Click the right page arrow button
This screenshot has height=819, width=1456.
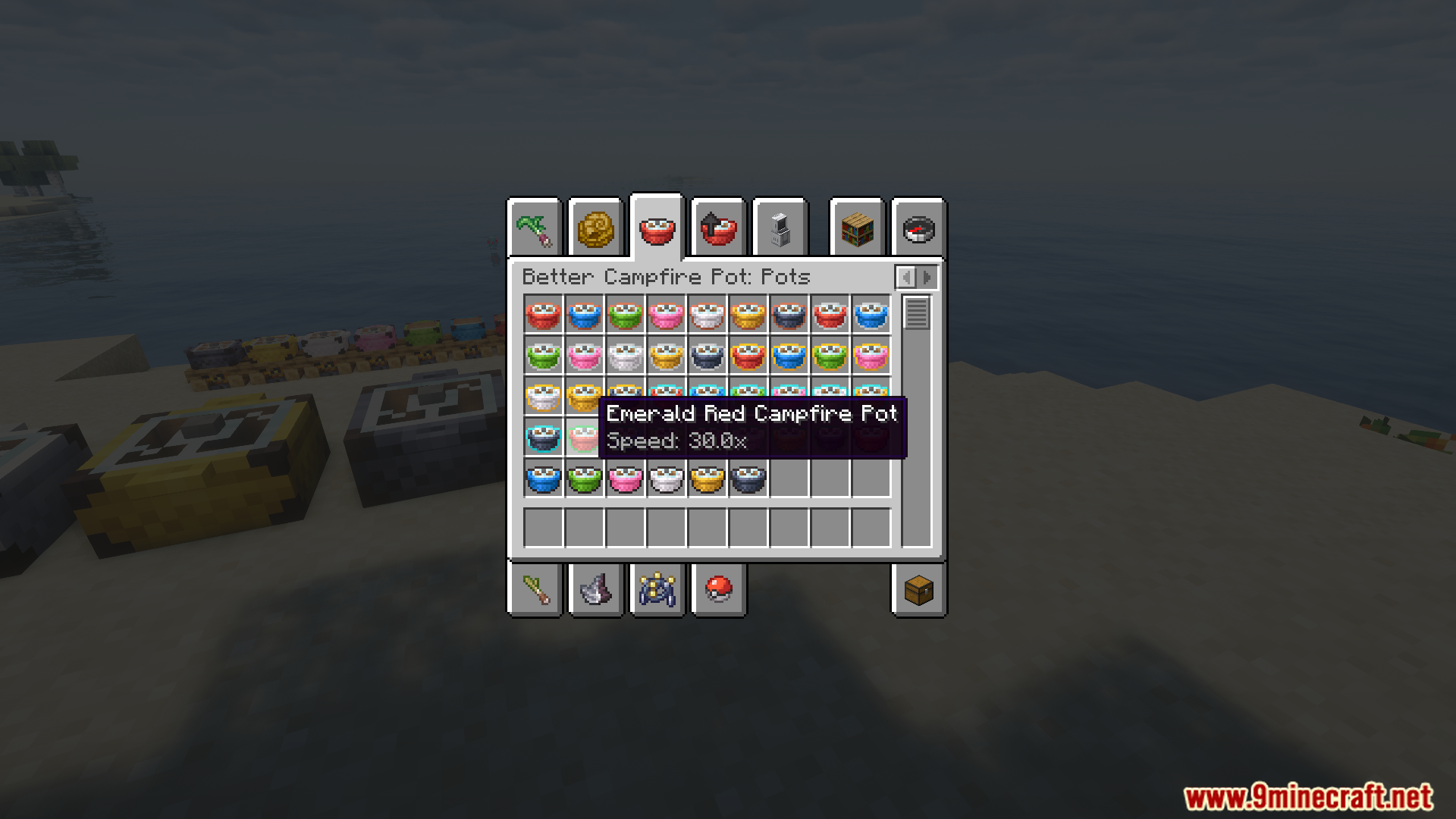click(x=927, y=277)
